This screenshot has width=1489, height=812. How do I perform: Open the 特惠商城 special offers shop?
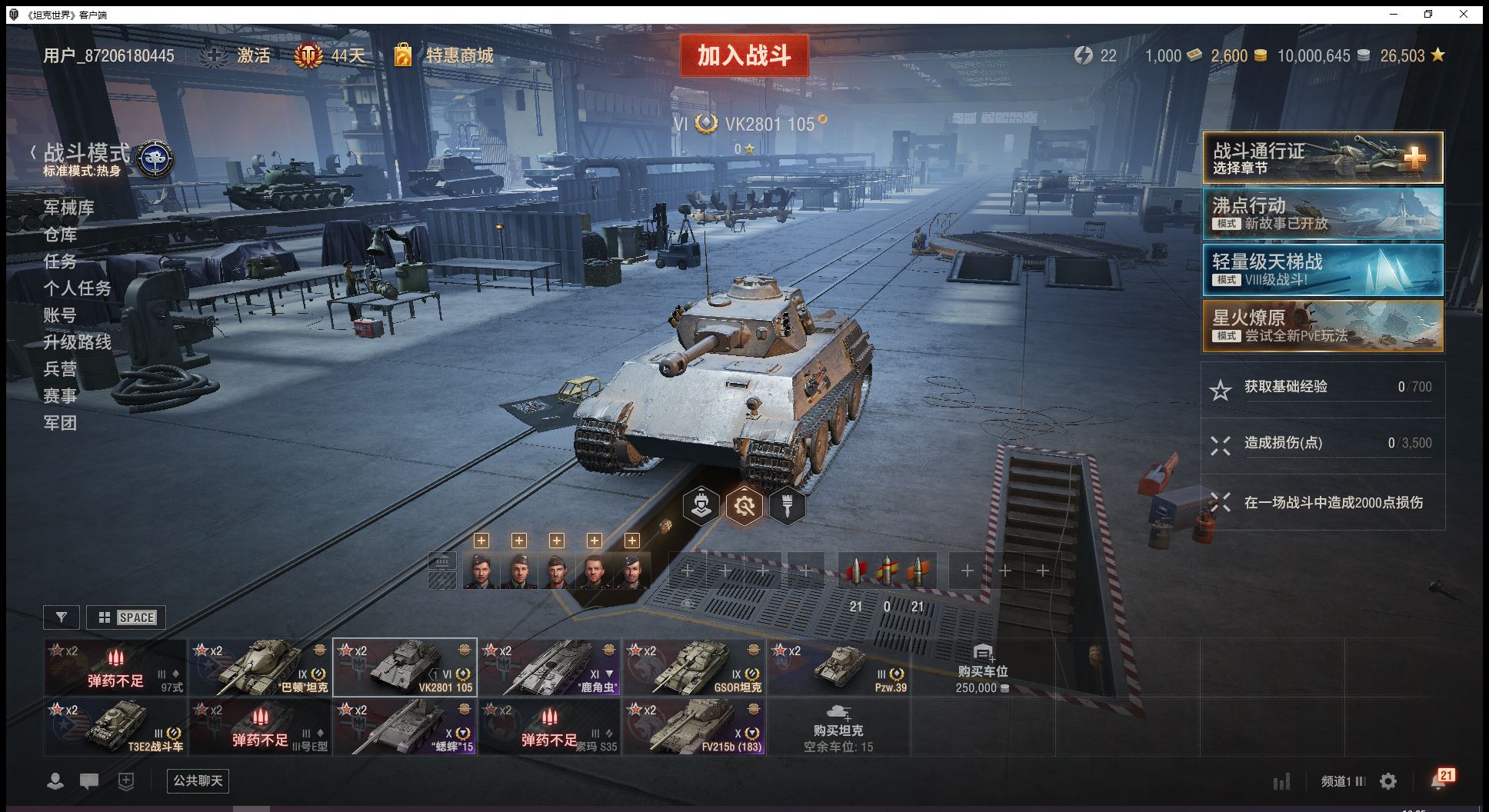coord(459,55)
